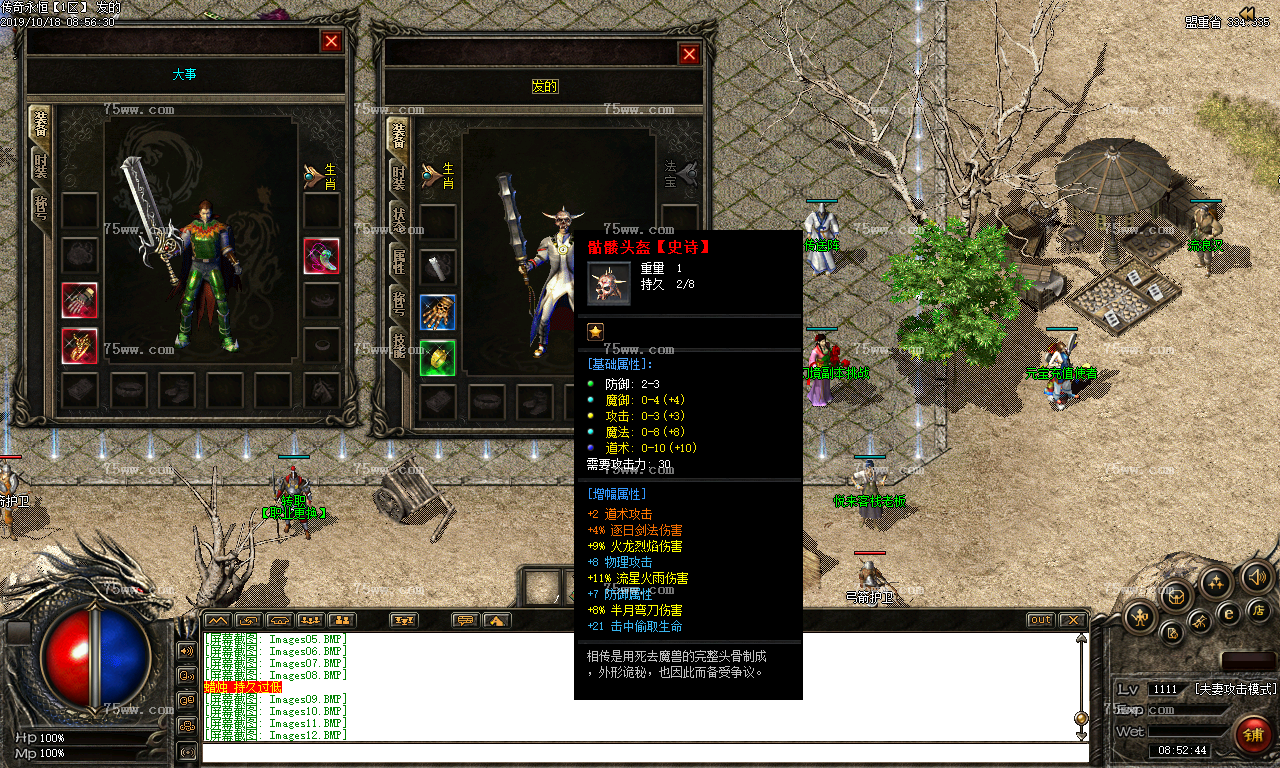Toggle sound with the speaker icon
The width and height of the screenshot is (1280, 768).
1256,577
